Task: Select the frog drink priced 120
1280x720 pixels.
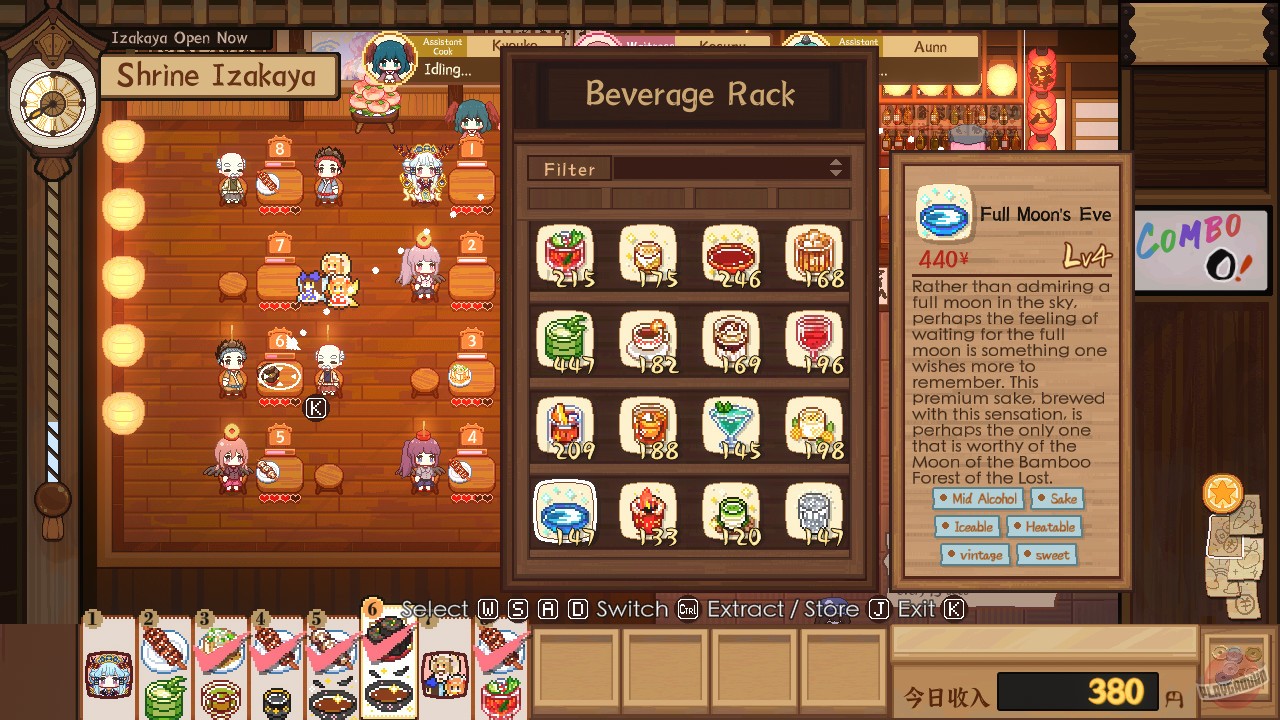Action: tap(731, 510)
